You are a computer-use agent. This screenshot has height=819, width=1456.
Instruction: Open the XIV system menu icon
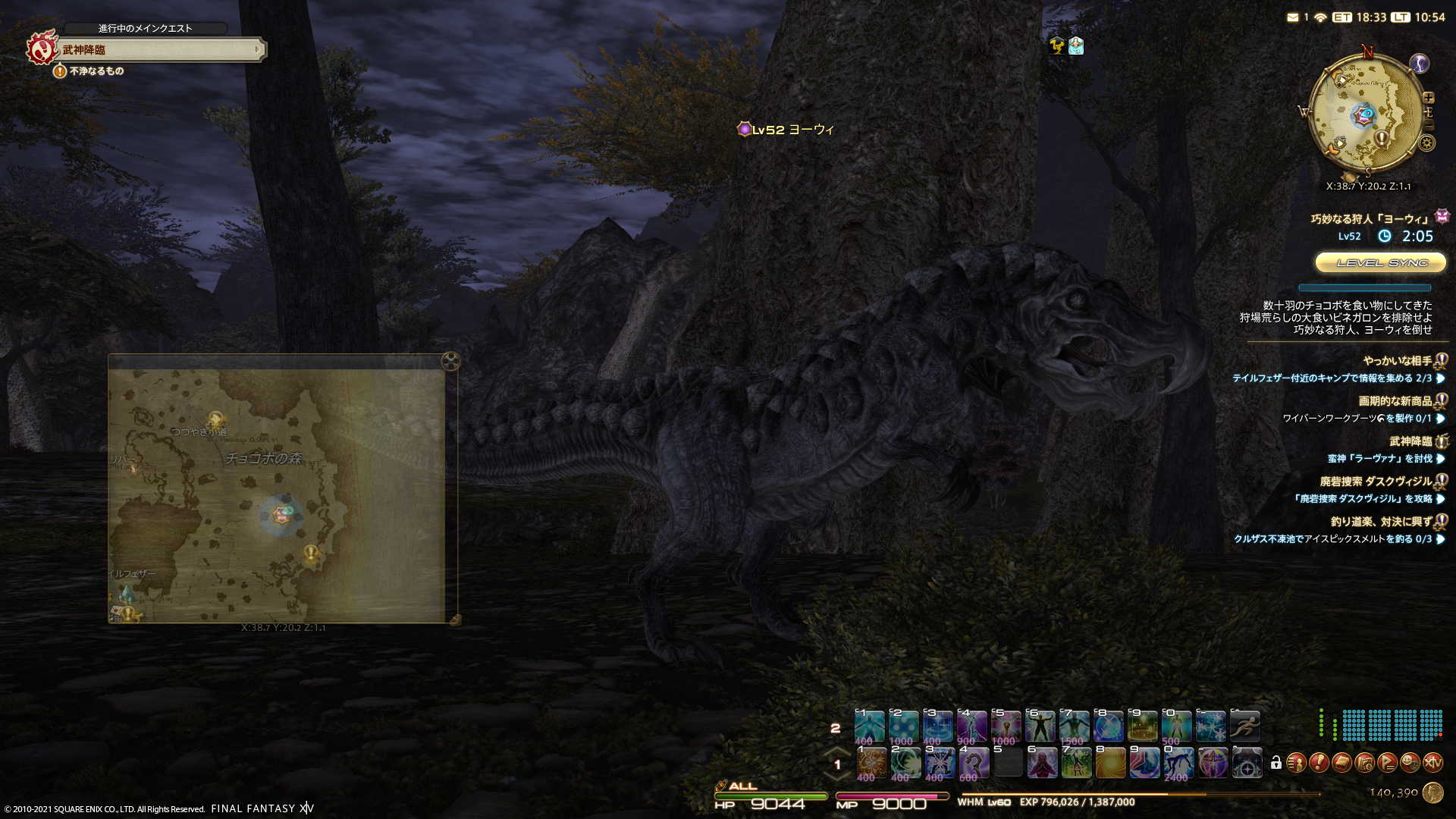(x=1432, y=762)
